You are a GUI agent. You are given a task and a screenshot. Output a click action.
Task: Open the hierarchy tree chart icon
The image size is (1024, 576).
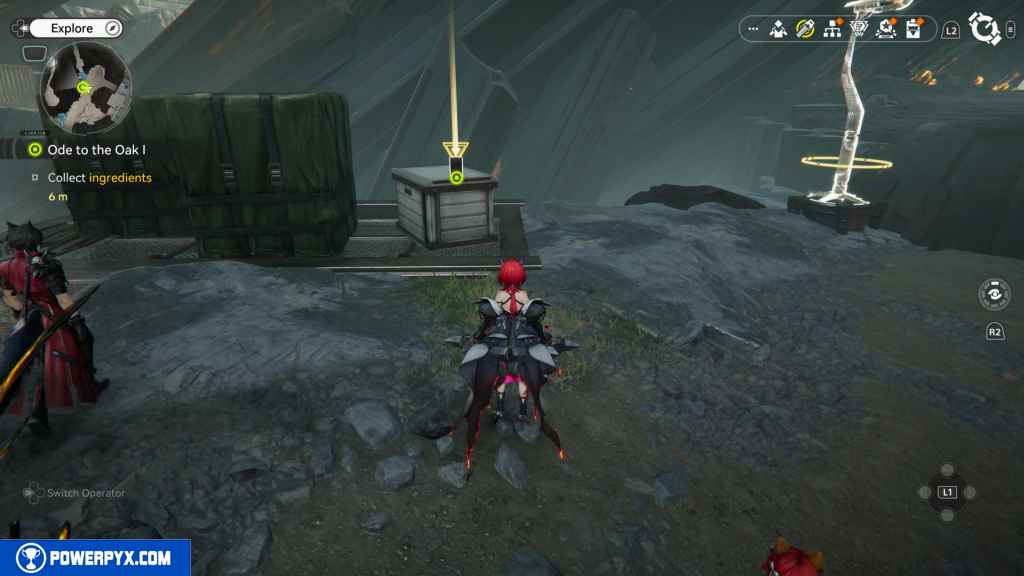pyautogui.click(x=831, y=29)
